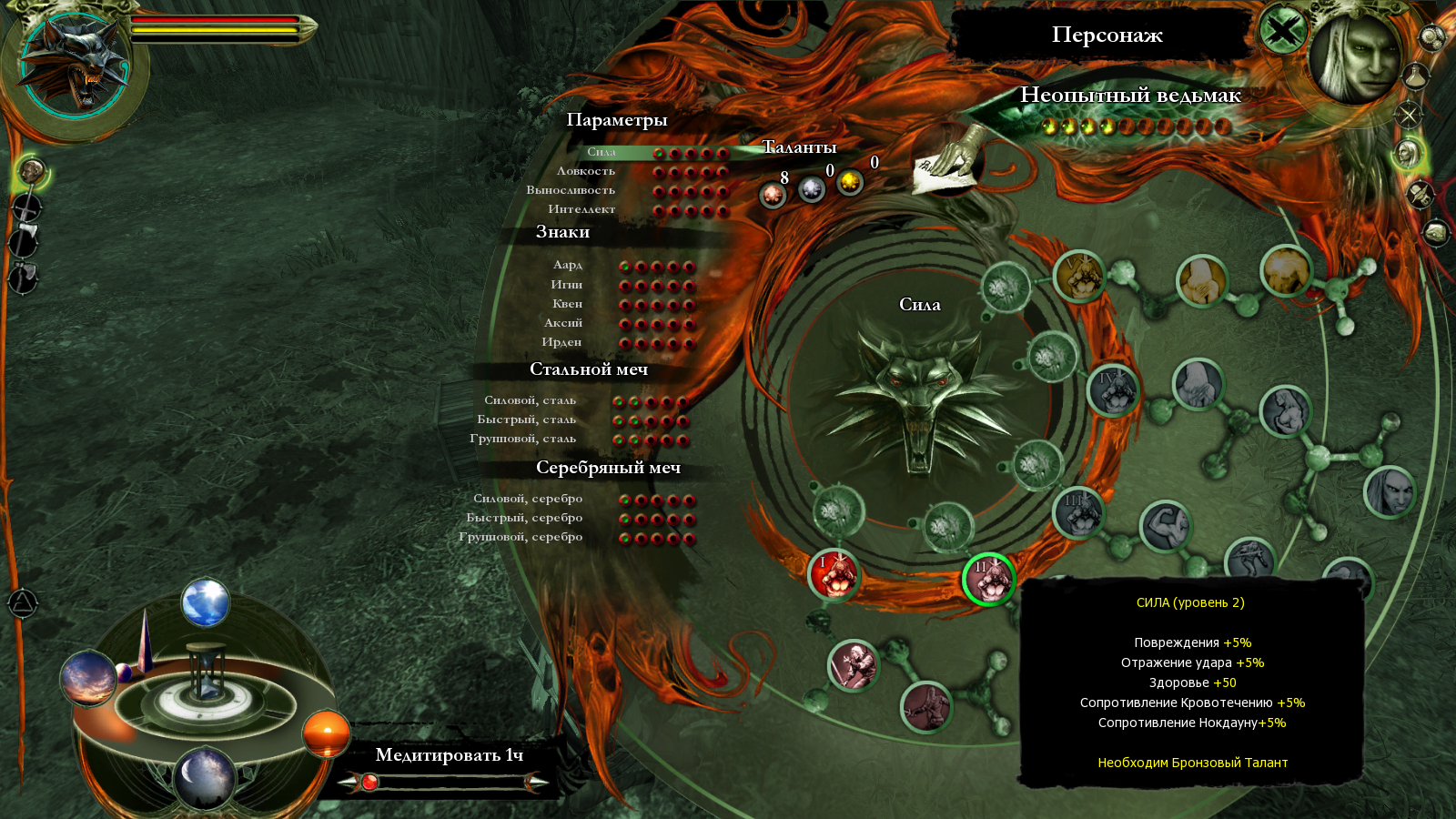The width and height of the screenshot is (1456, 819).
Task: Open the alchemy flask panel icon
Action: click(x=1416, y=76)
